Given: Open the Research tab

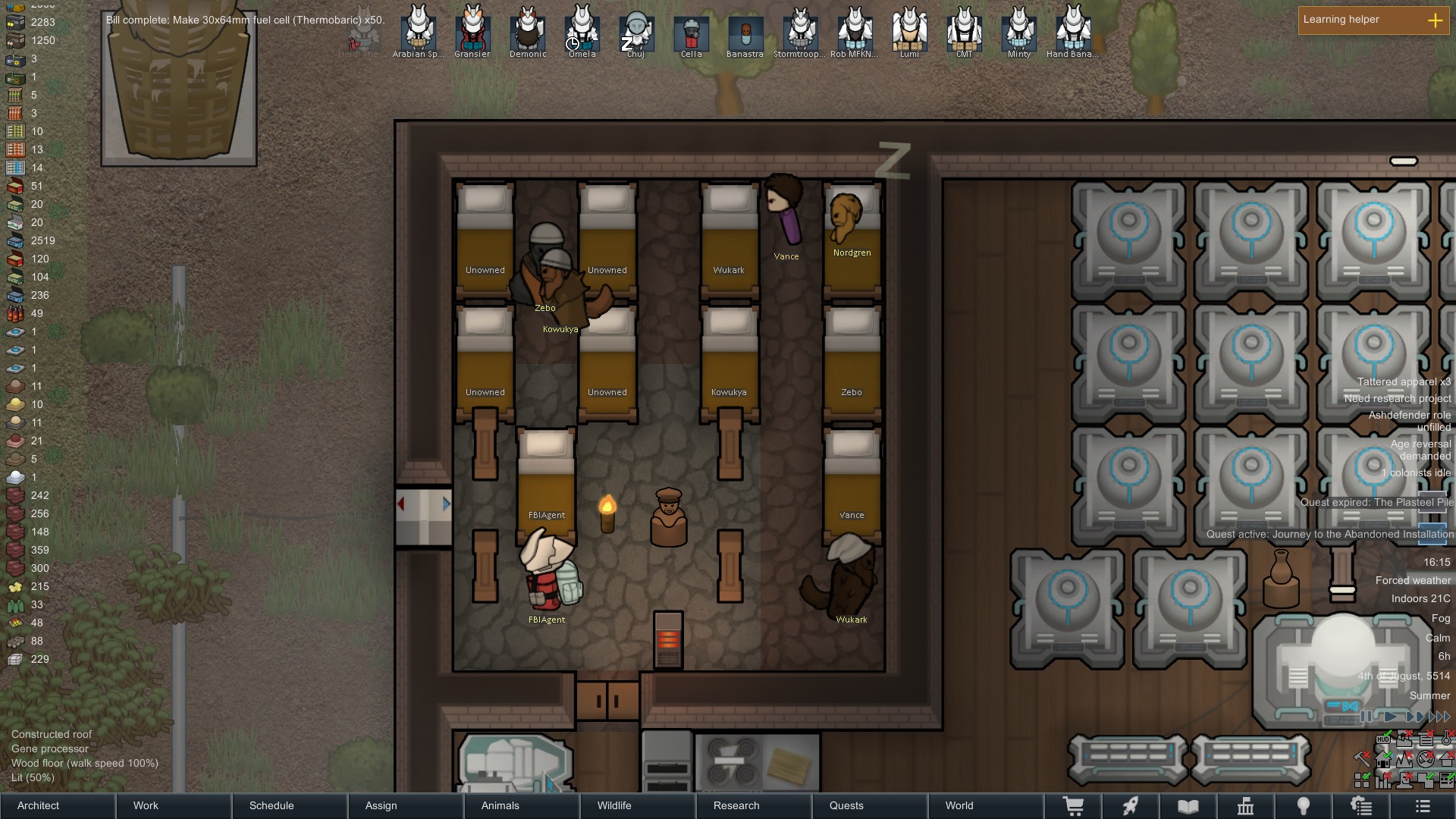Looking at the screenshot, I should [x=736, y=805].
